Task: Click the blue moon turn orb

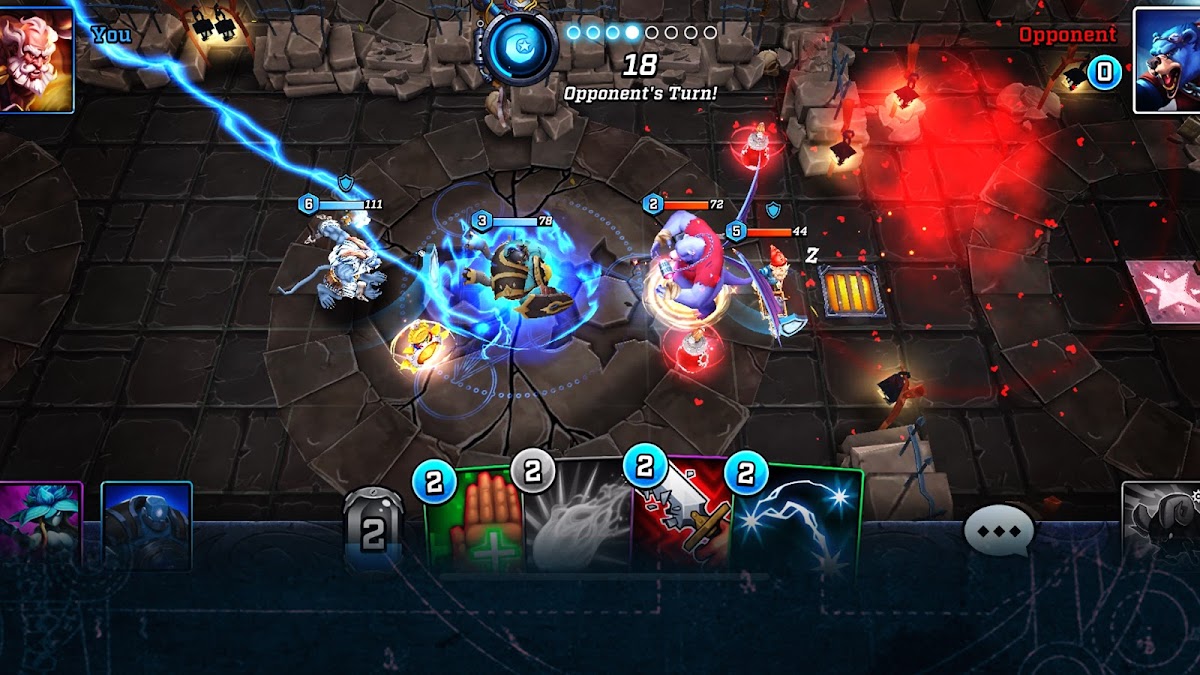Action: pos(521,48)
